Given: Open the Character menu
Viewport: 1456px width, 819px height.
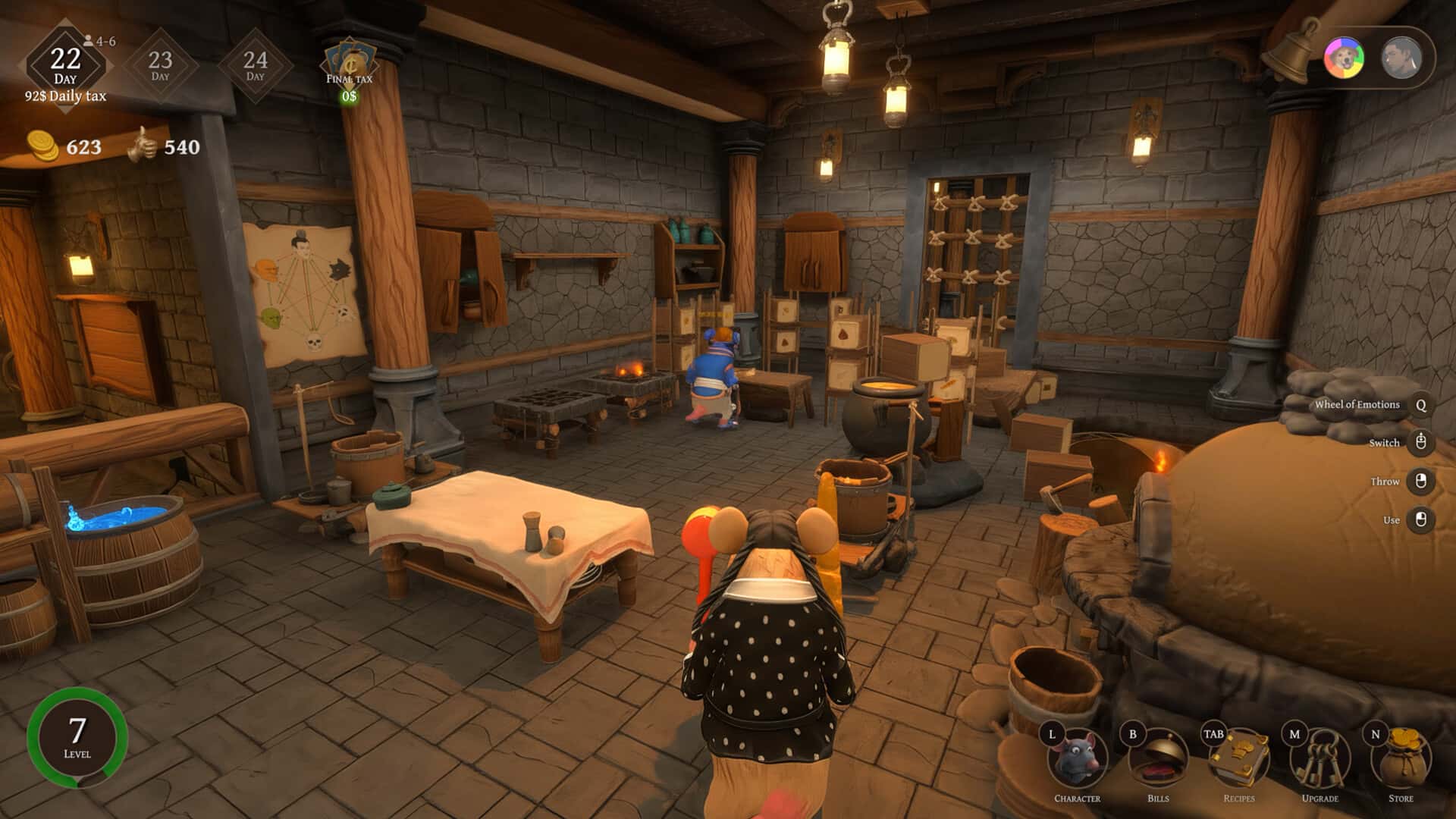Looking at the screenshot, I should tap(1078, 761).
